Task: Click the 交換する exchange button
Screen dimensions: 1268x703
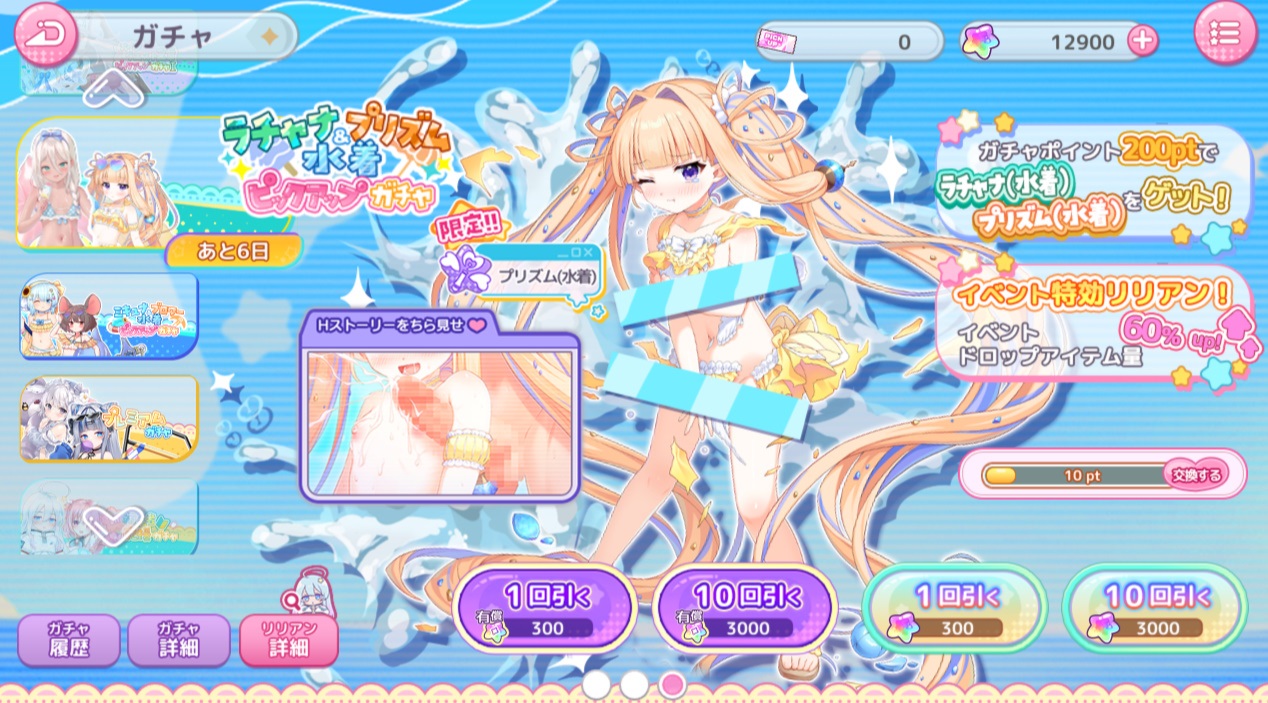Action: tap(1196, 475)
